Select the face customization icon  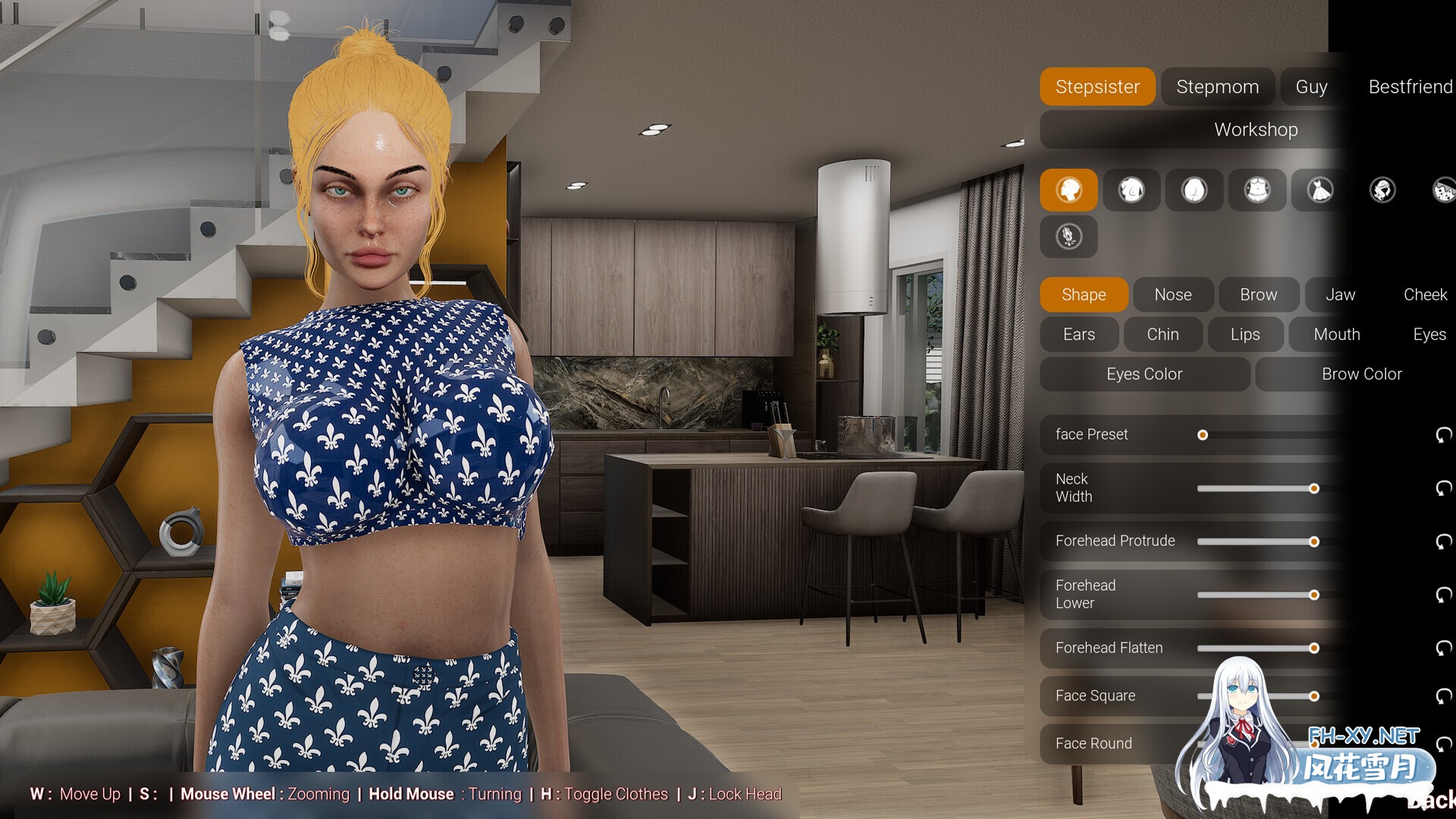pyautogui.click(x=1069, y=190)
